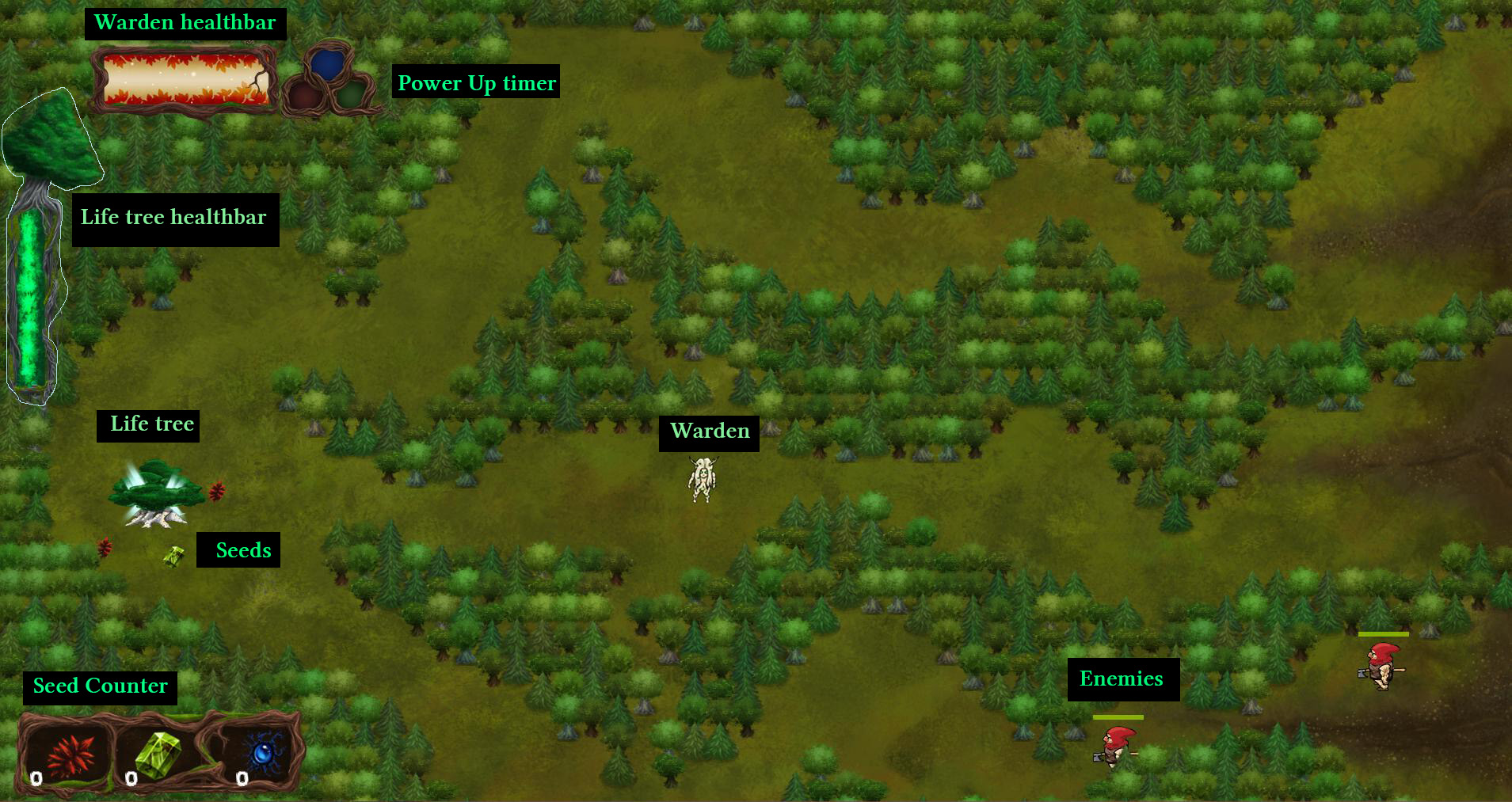Screen dimensions: 1512x802
Task: Click the Enemies label
Action: tap(1122, 678)
